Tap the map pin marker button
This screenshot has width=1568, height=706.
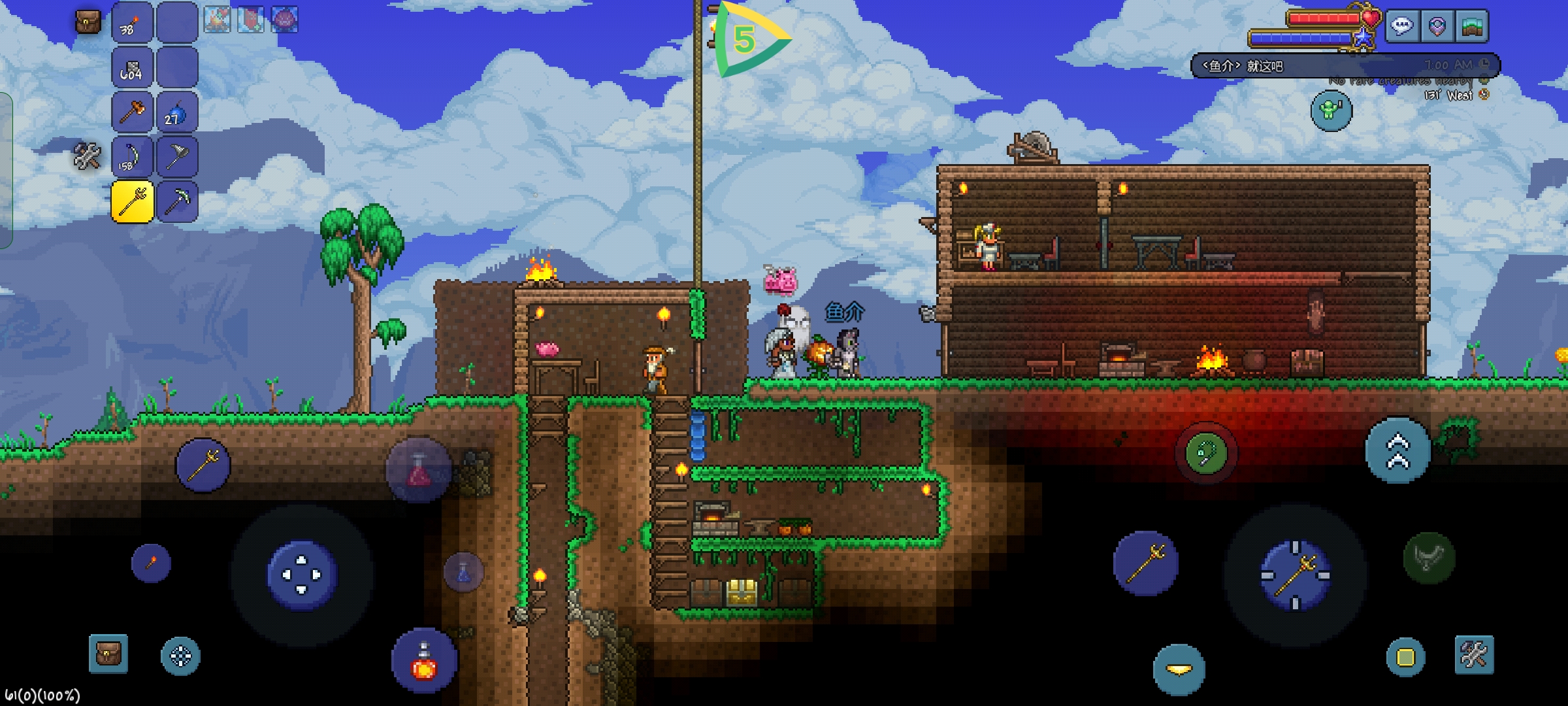pyautogui.click(x=1437, y=27)
